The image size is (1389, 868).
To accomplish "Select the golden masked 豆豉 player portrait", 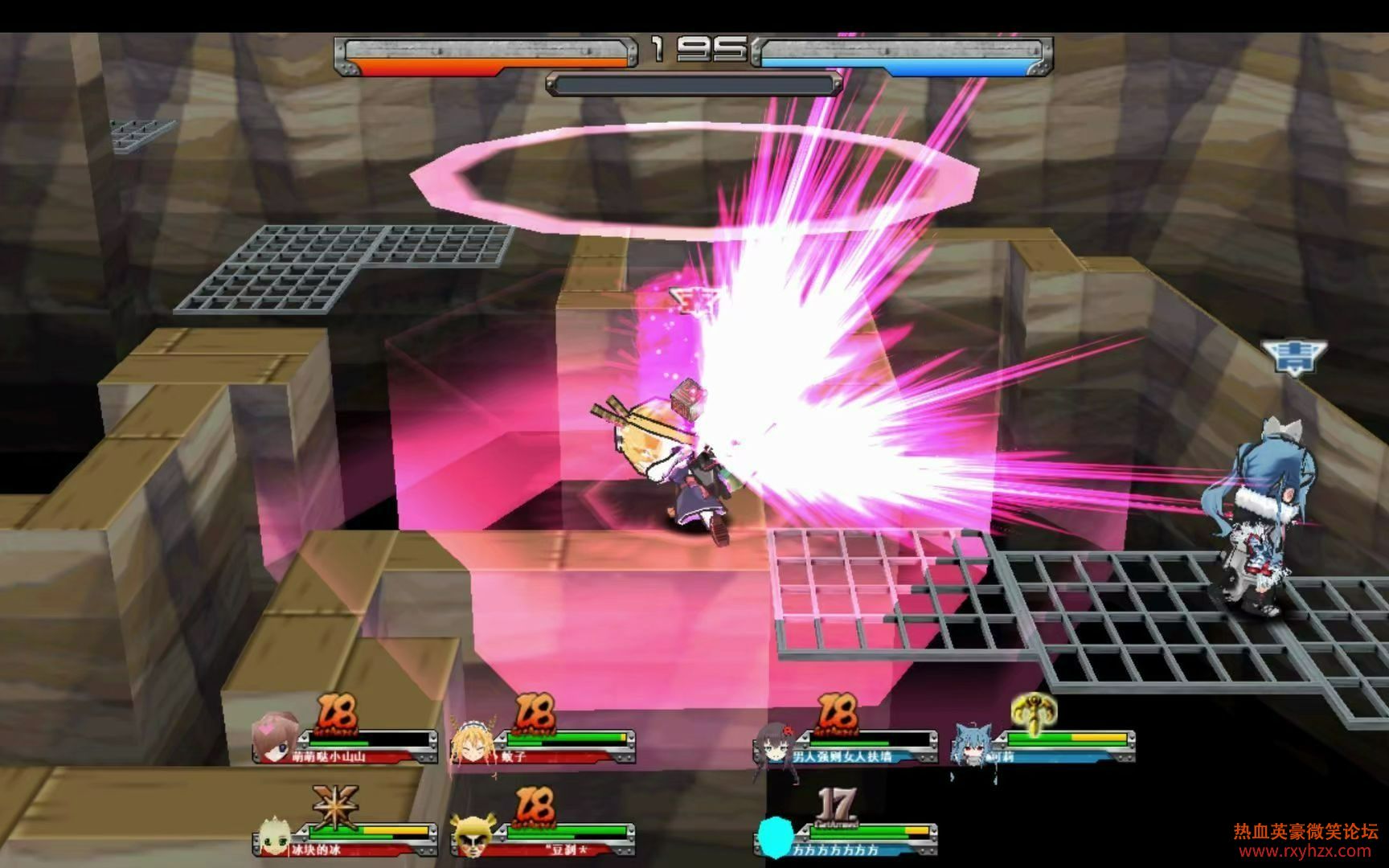I will (469, 836).
